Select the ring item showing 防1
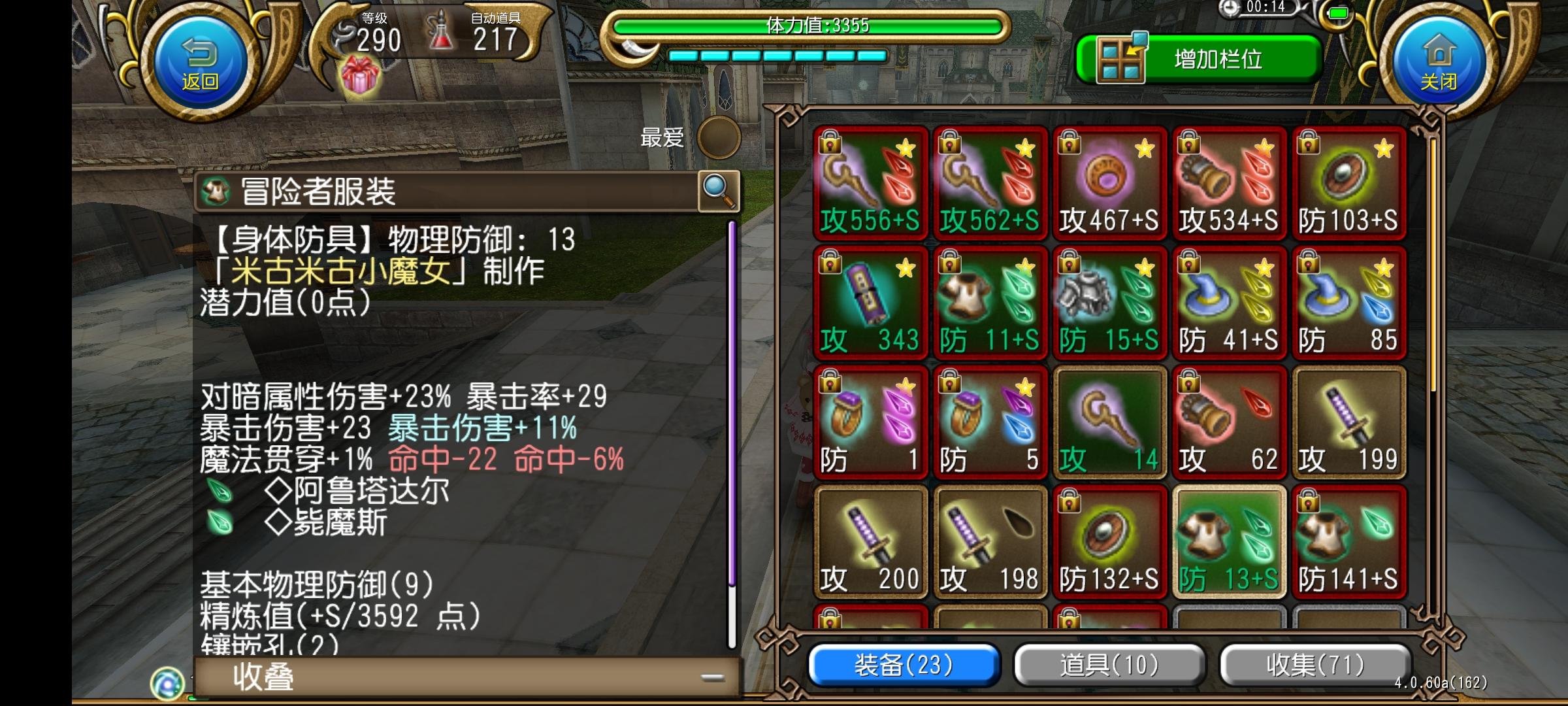The image size is (1568, 706). tap(870, 425)
